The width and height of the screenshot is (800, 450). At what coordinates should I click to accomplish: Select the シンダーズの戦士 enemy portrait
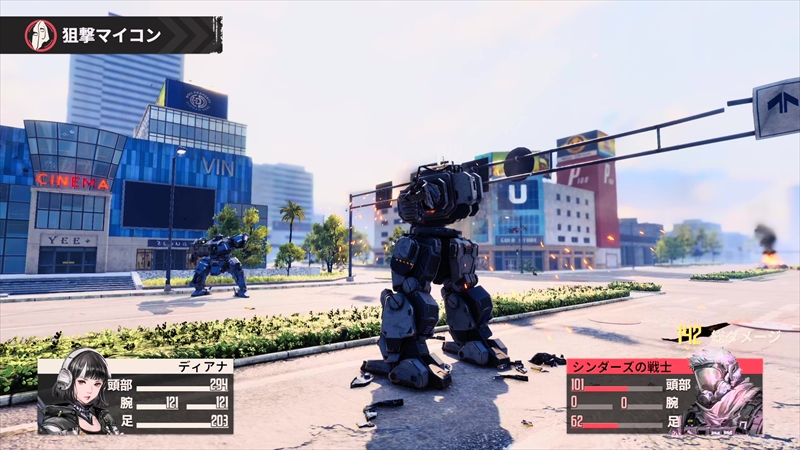(724, 392)
